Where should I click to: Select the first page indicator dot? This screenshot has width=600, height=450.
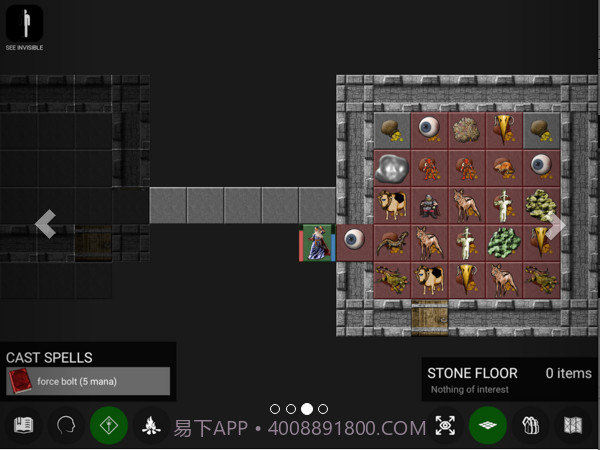(x=275, y=409)
